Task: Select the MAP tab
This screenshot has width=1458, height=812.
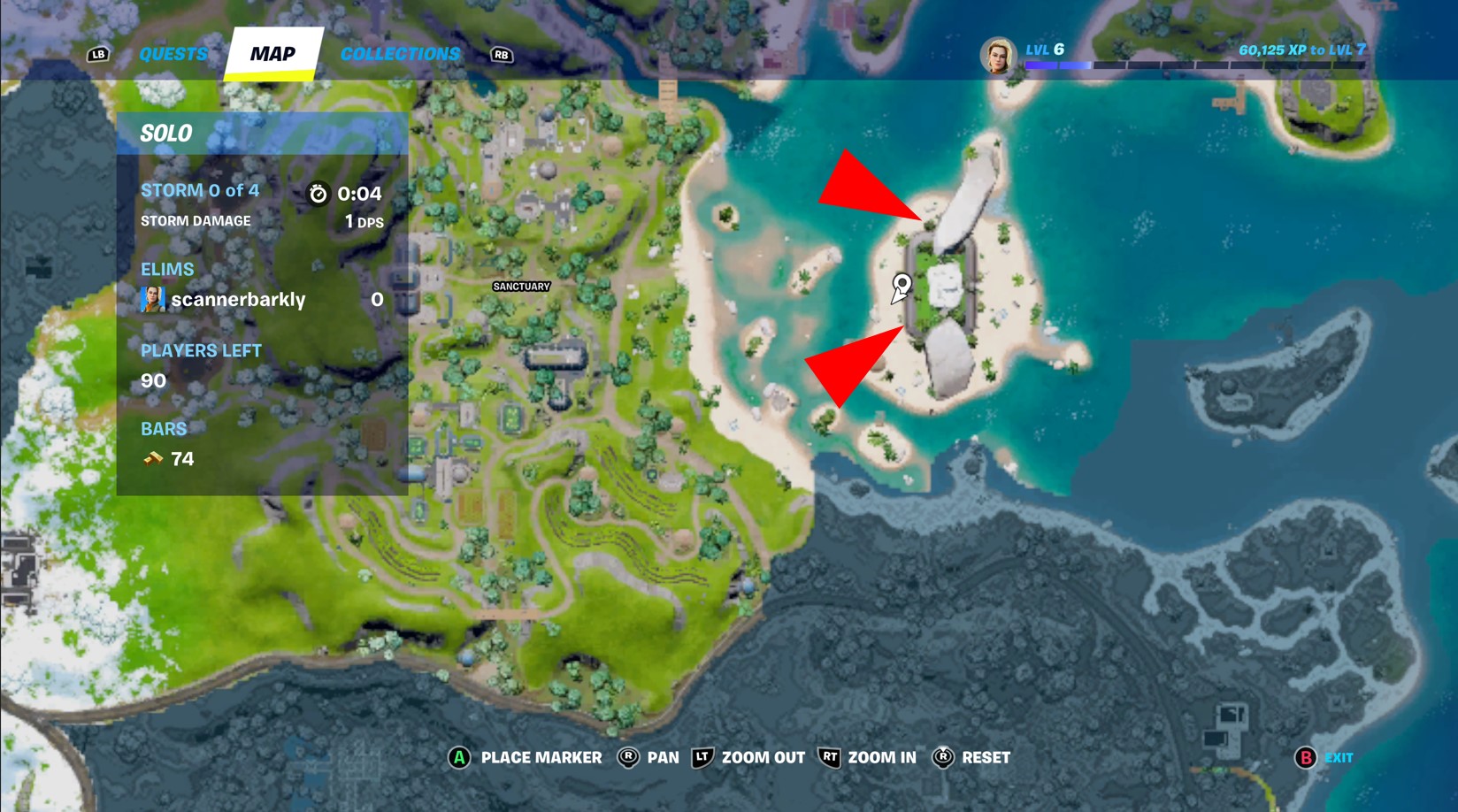Action: point(272,53)
